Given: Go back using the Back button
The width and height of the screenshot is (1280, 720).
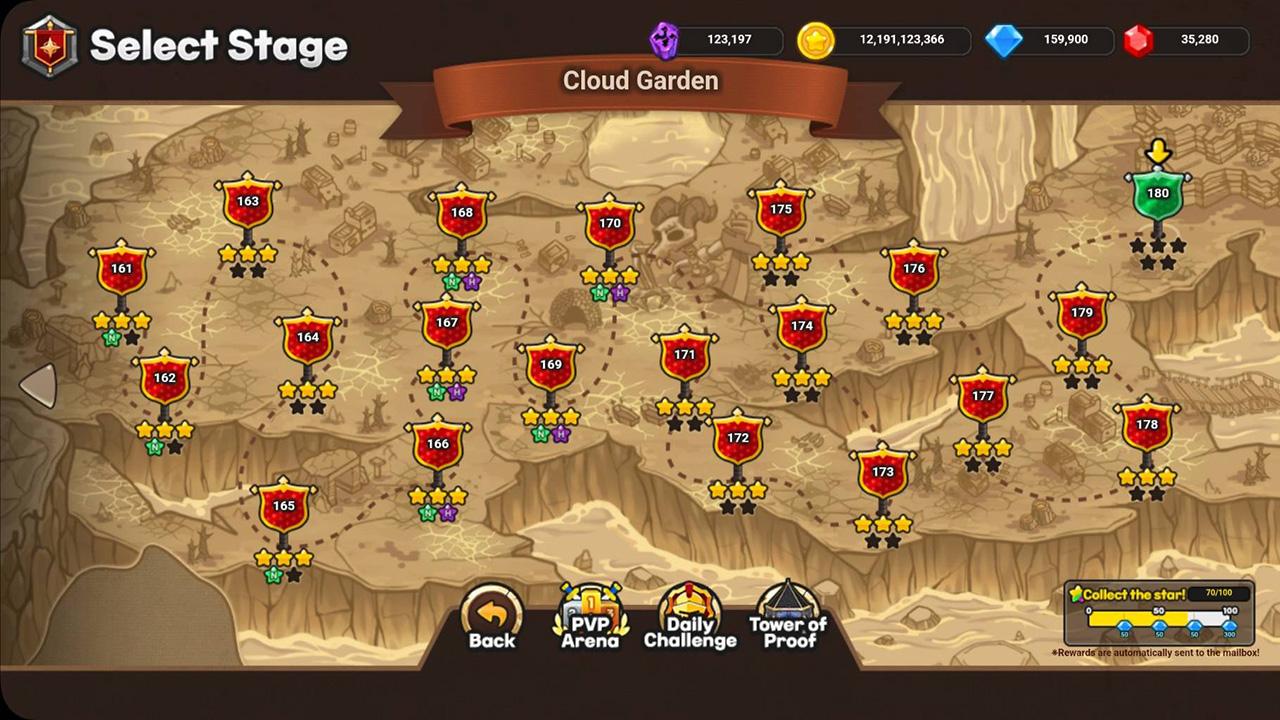Looking at the screenshot, I should (x=492, y=617).
